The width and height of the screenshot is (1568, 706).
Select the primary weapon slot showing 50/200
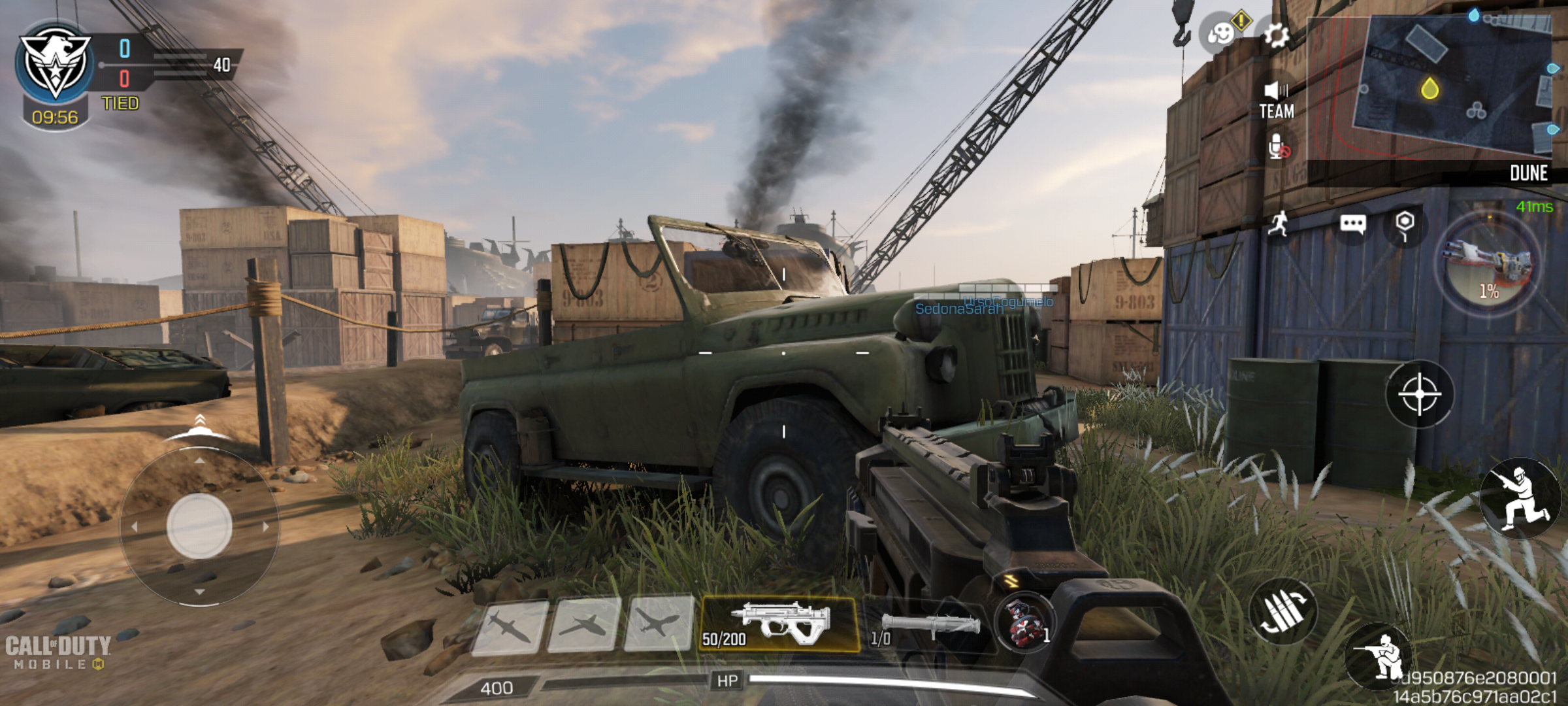tap(779, 624)
